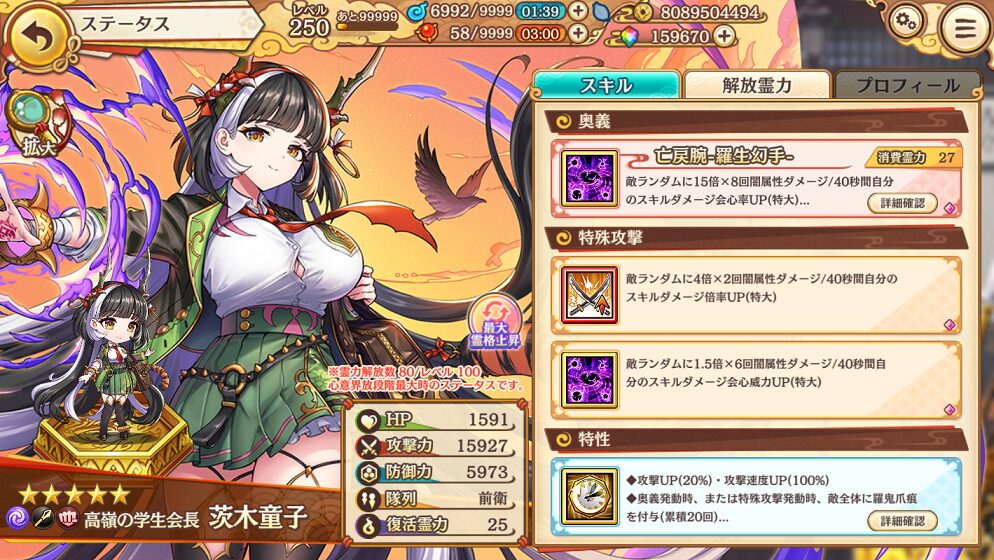Switch to the スキル tab
This screenshot has width=994, height=560.
coord(606,85)
